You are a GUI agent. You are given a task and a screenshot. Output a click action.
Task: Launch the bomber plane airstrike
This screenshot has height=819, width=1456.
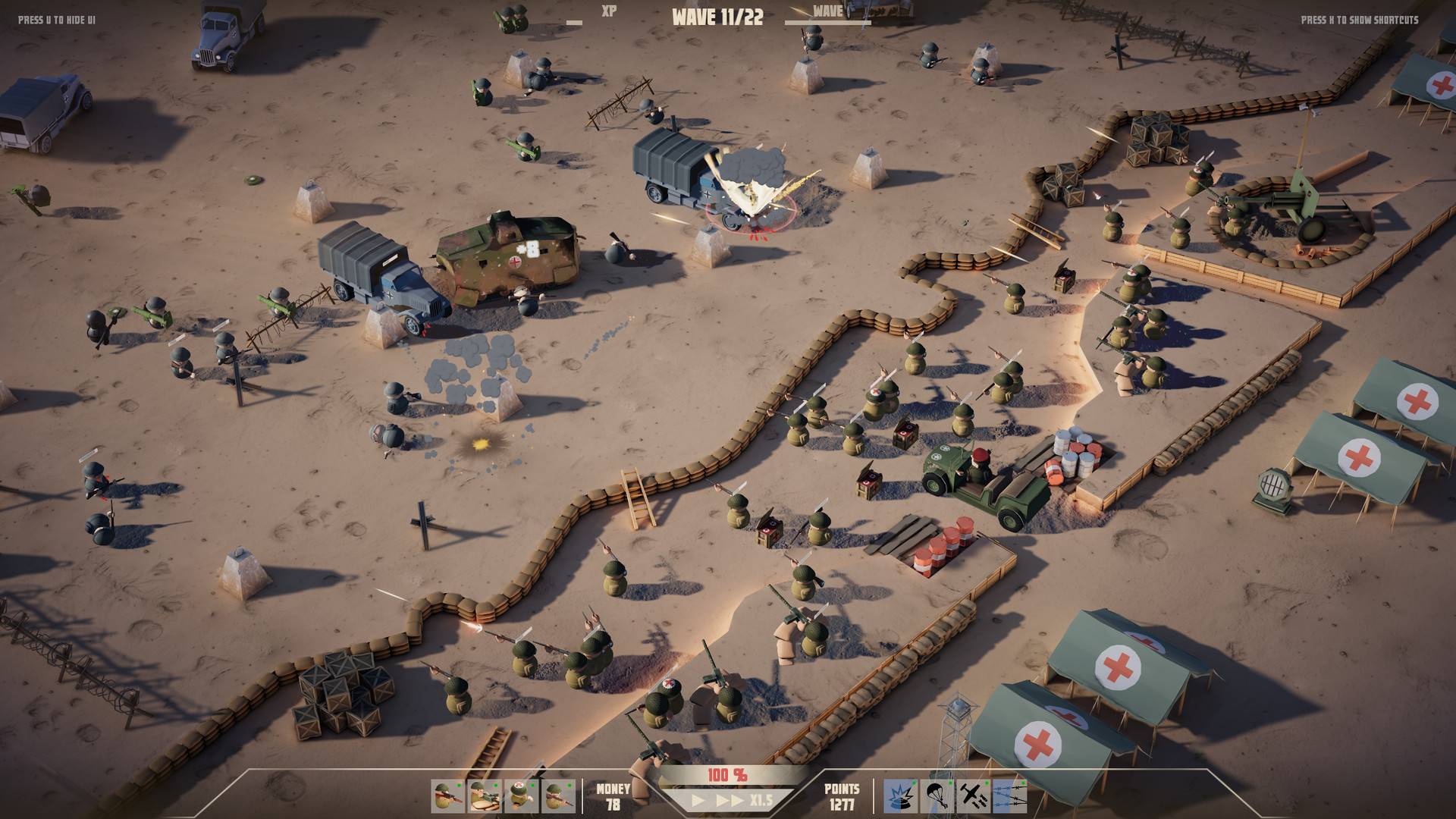point(972,797)
